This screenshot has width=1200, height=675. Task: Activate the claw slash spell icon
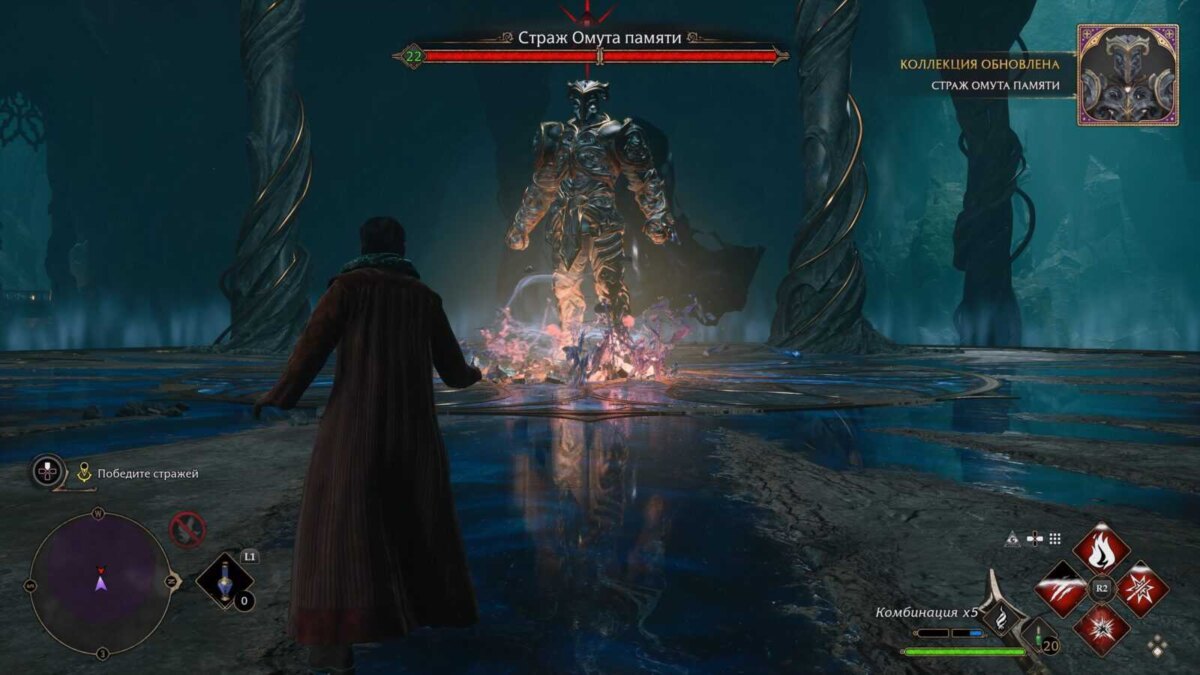(1061, 589)
